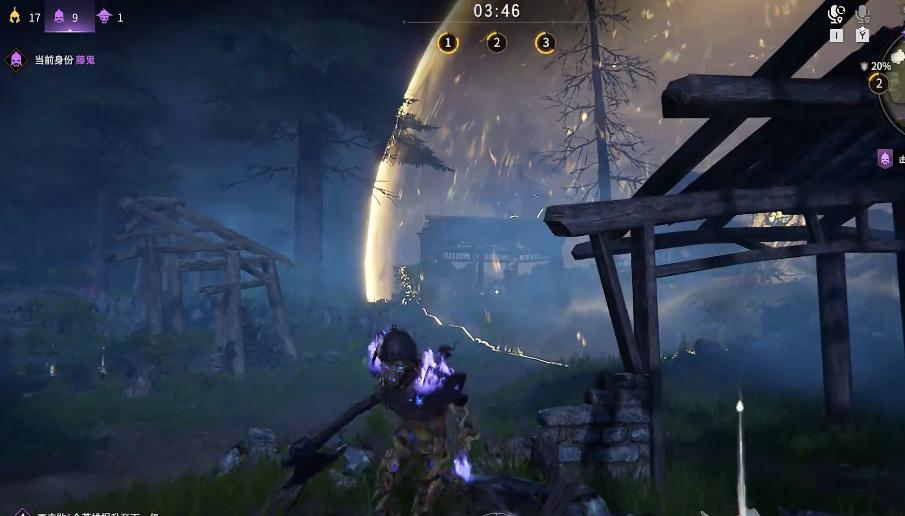905x516 pixels.
Task: Toggle the voice chat speaker icon
Action: [x=837, y=14]
